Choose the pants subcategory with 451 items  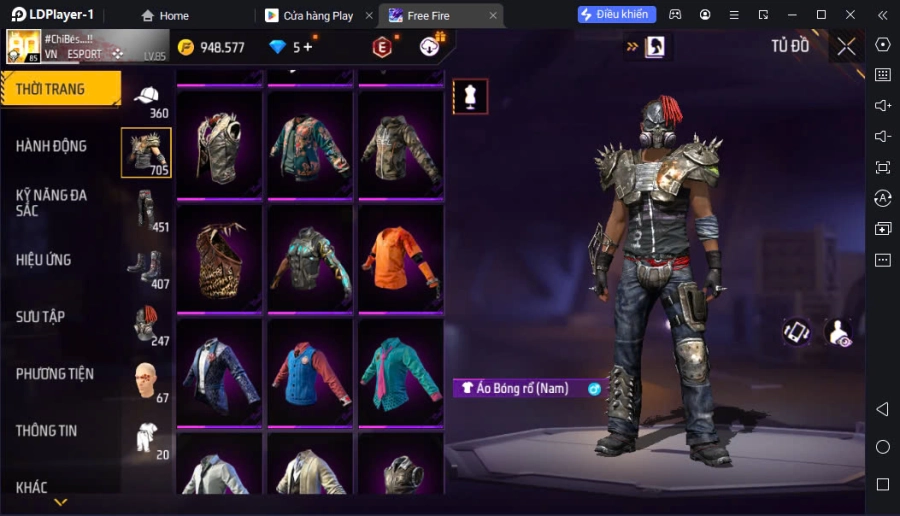[147, 211]
